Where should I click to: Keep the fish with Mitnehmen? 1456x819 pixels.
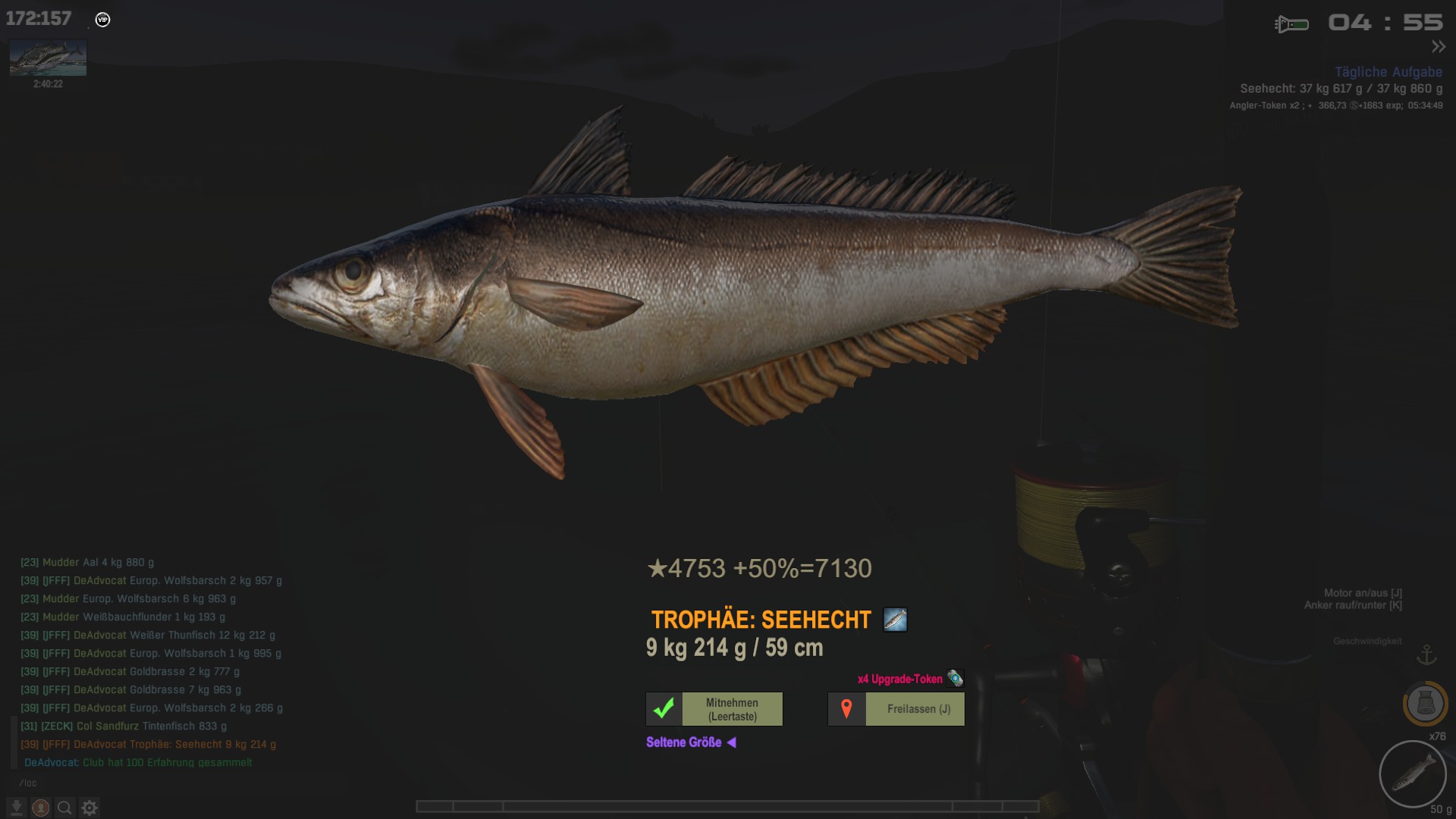pyautogui.click(x=714, y=709)
